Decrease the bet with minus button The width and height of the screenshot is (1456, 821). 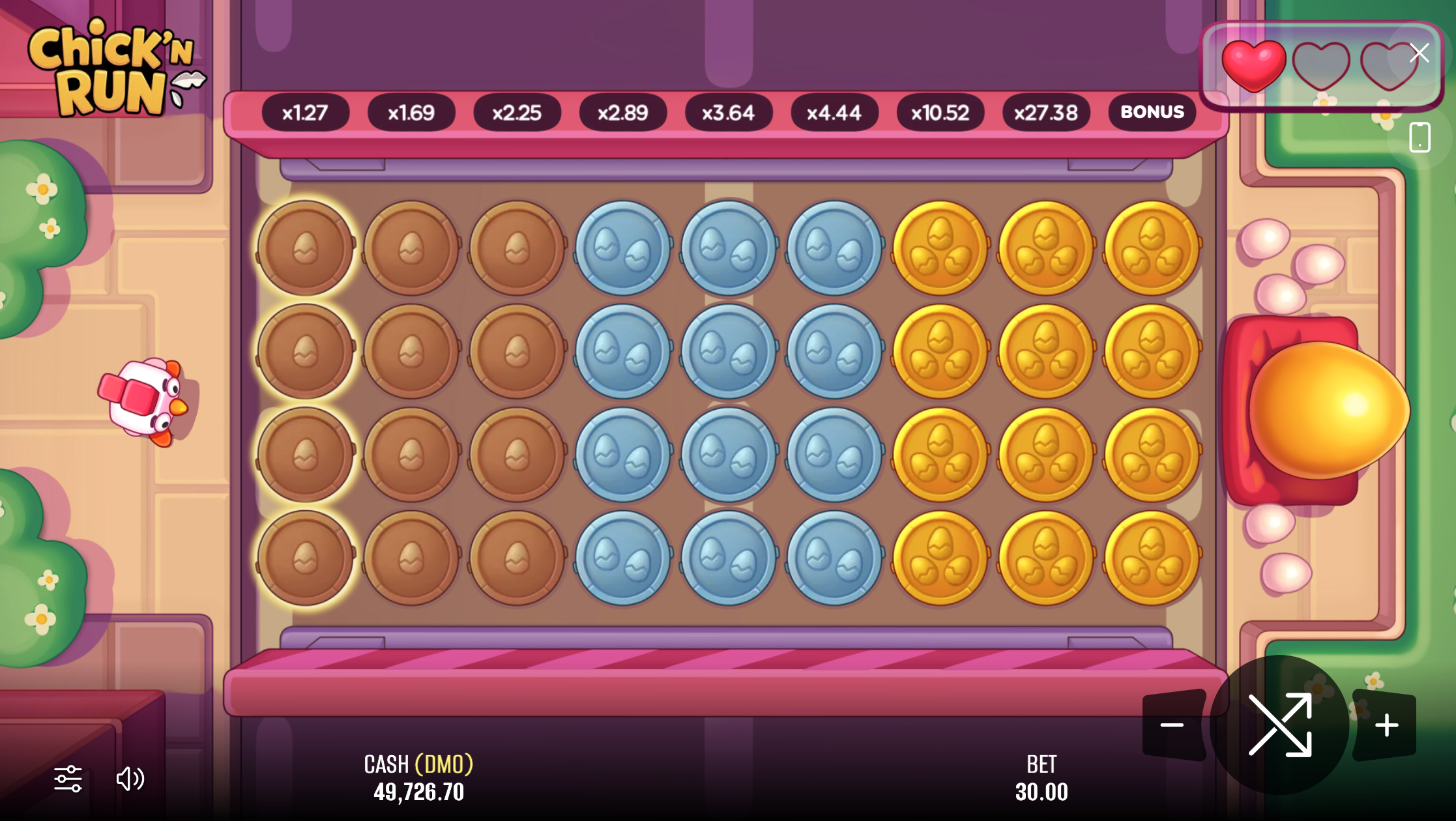pyautogui.click(x=1172, y=725)
